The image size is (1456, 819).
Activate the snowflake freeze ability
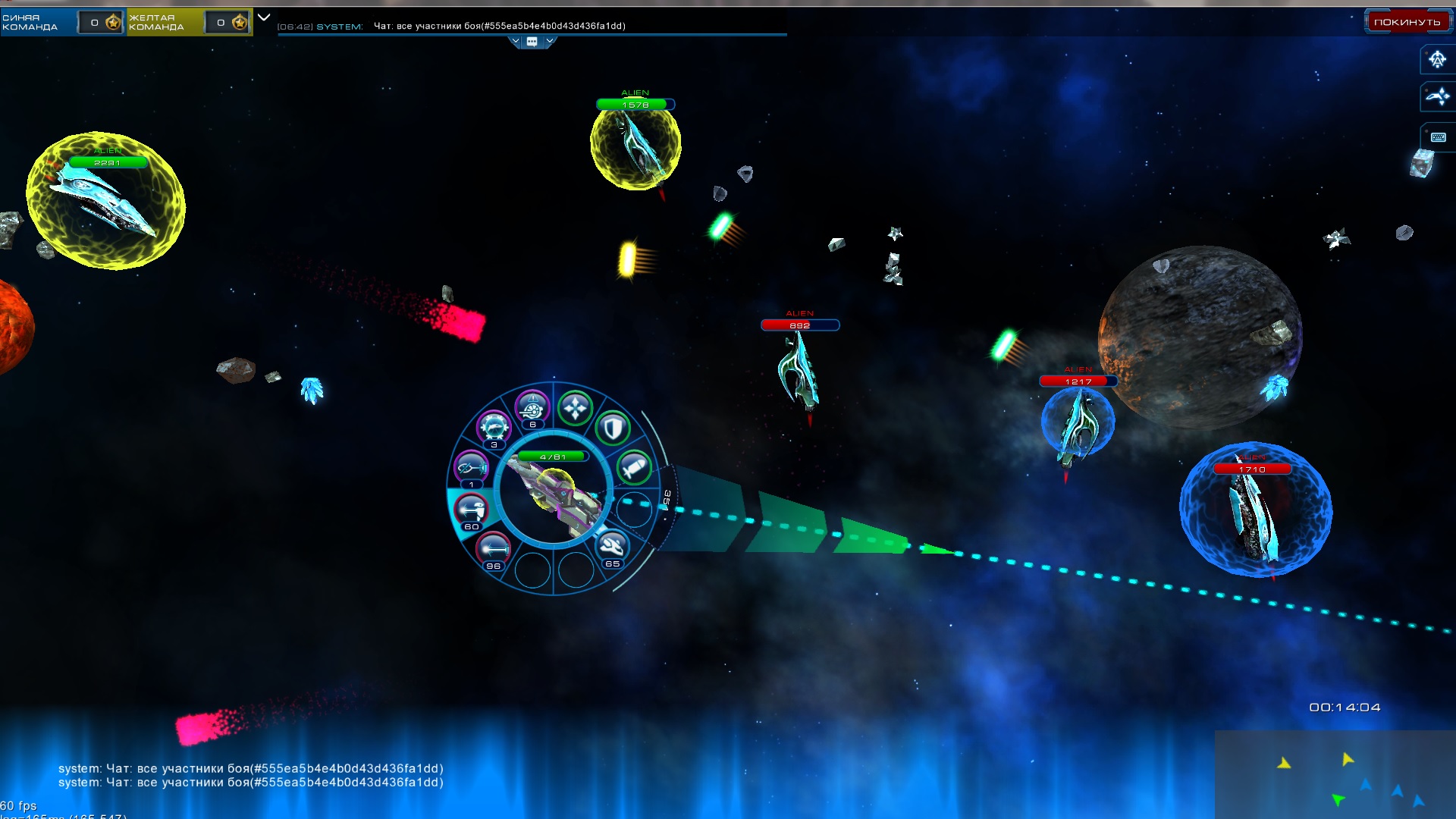coord(494,428)
